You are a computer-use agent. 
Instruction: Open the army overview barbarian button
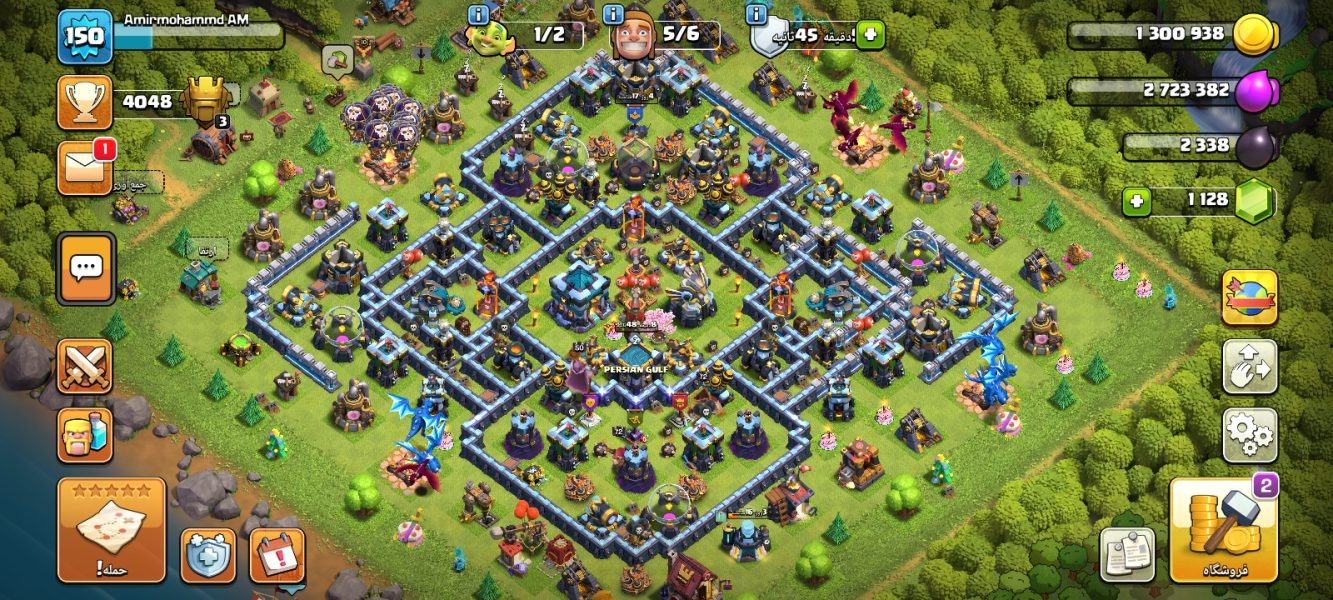[84, 435]
